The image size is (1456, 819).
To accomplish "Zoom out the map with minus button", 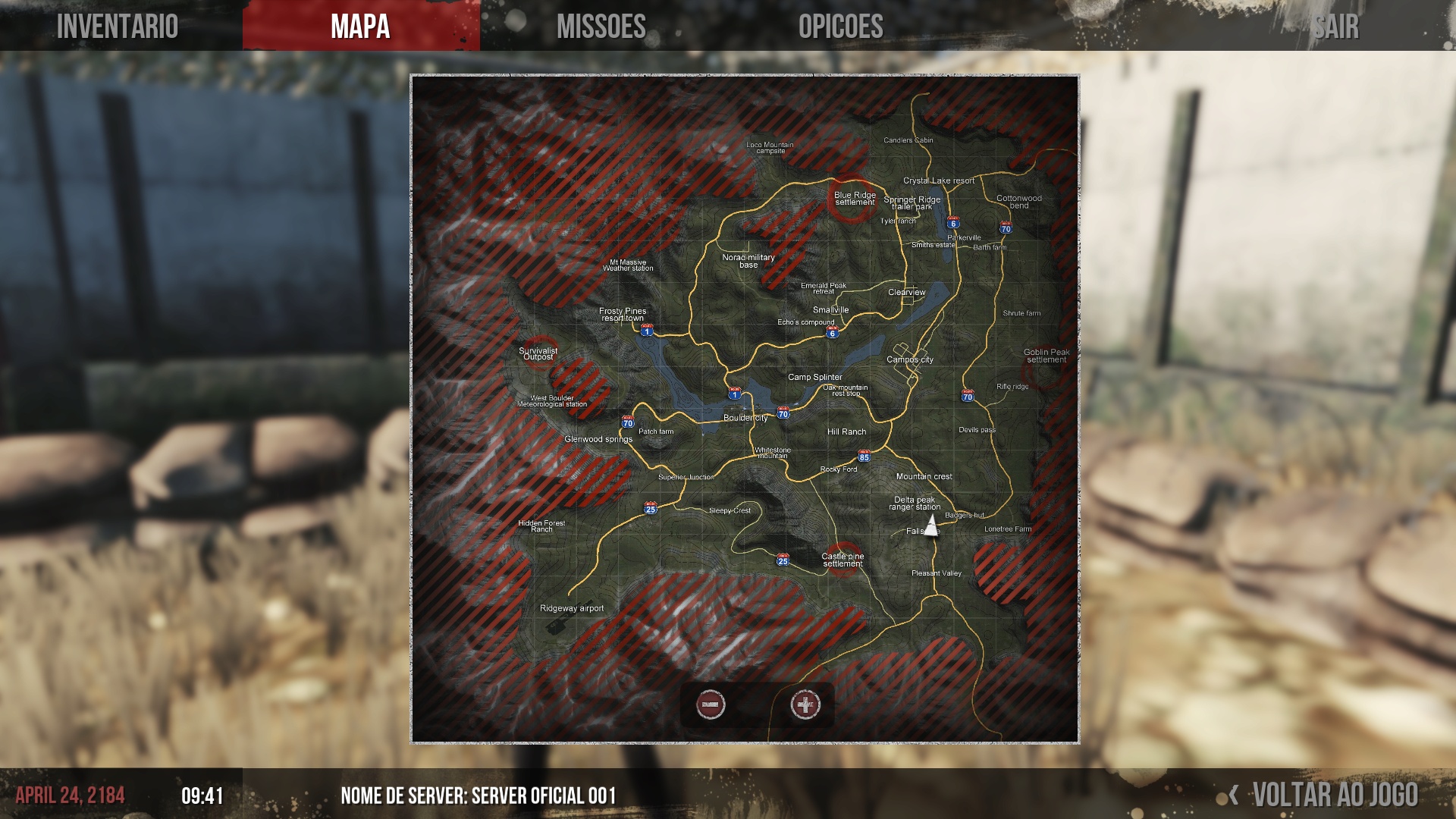I will [711, 704].
